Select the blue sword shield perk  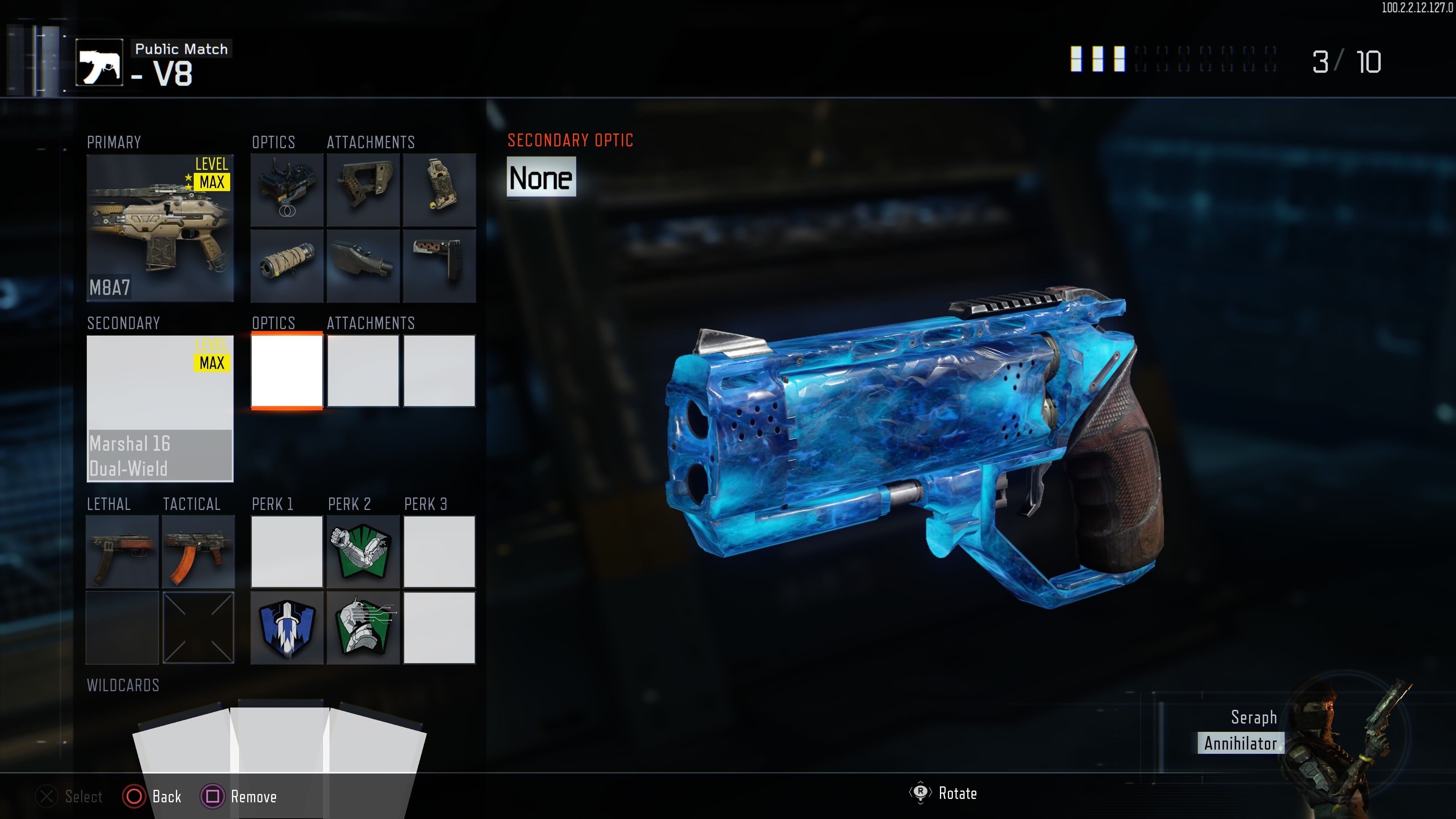[x=287, y=628]
